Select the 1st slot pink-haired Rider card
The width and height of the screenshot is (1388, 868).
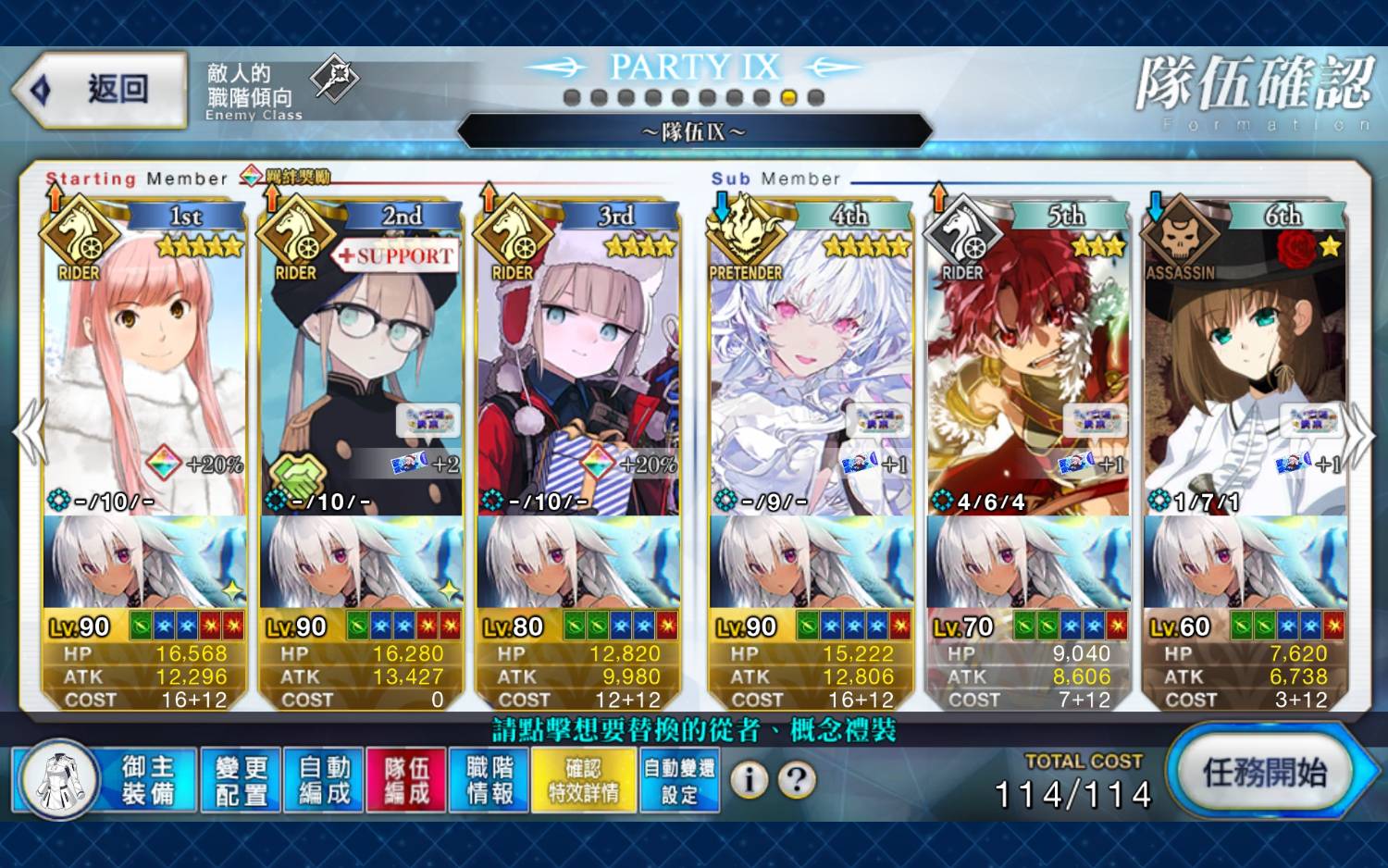(144, 370)
